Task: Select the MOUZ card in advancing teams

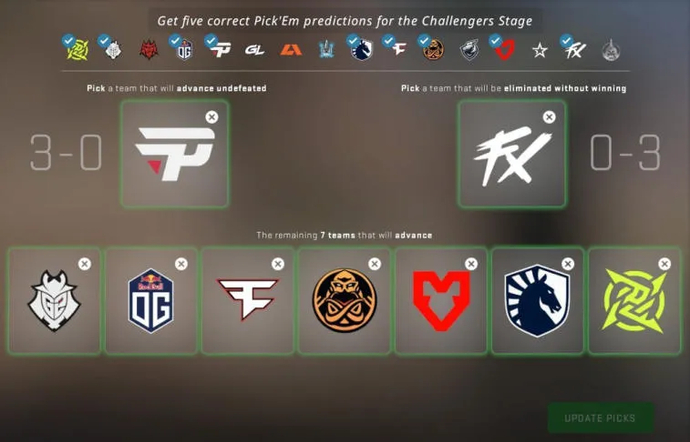Action: (441, 301)
